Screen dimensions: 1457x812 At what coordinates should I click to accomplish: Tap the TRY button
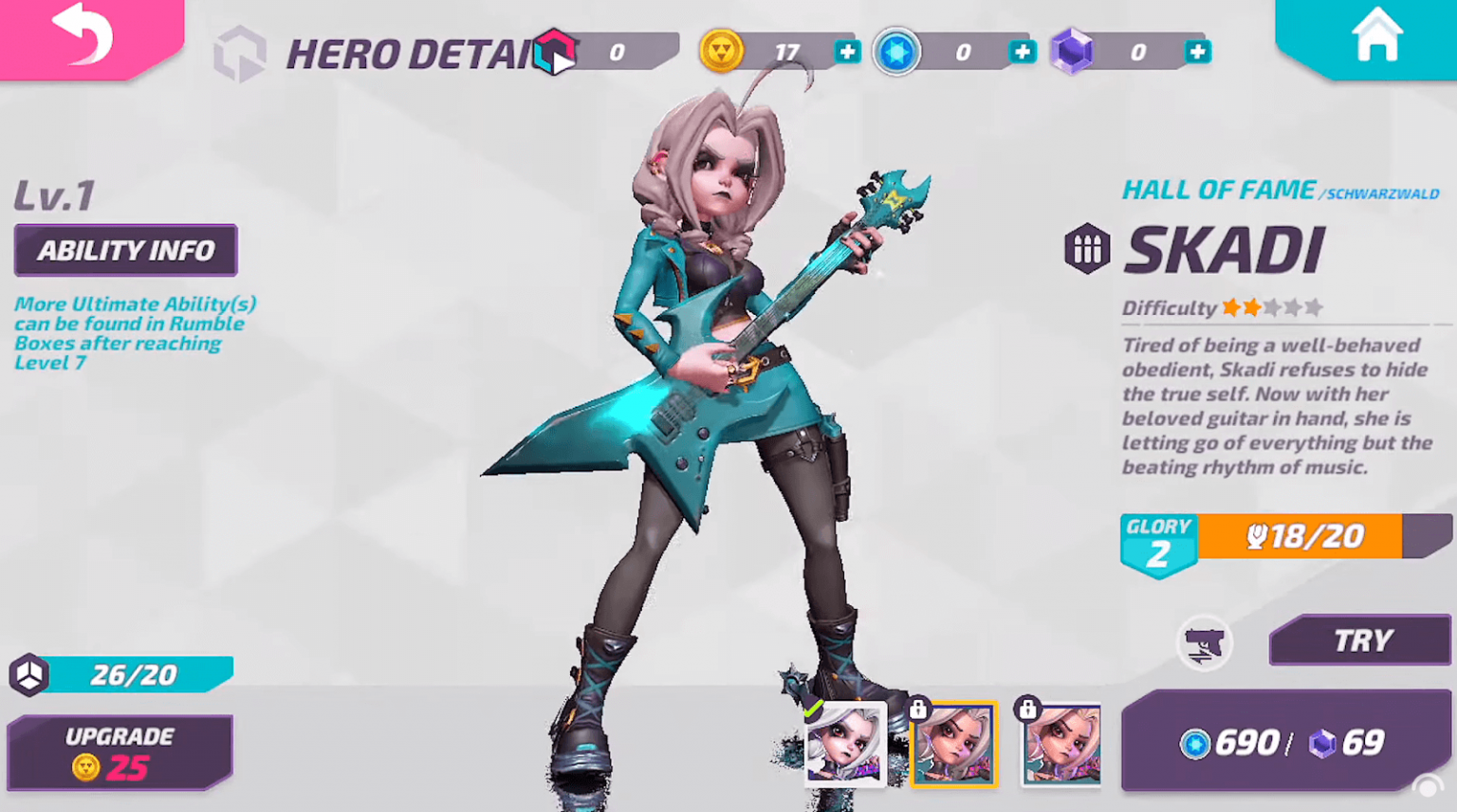pyautogui.click(x=1359, y=639)
